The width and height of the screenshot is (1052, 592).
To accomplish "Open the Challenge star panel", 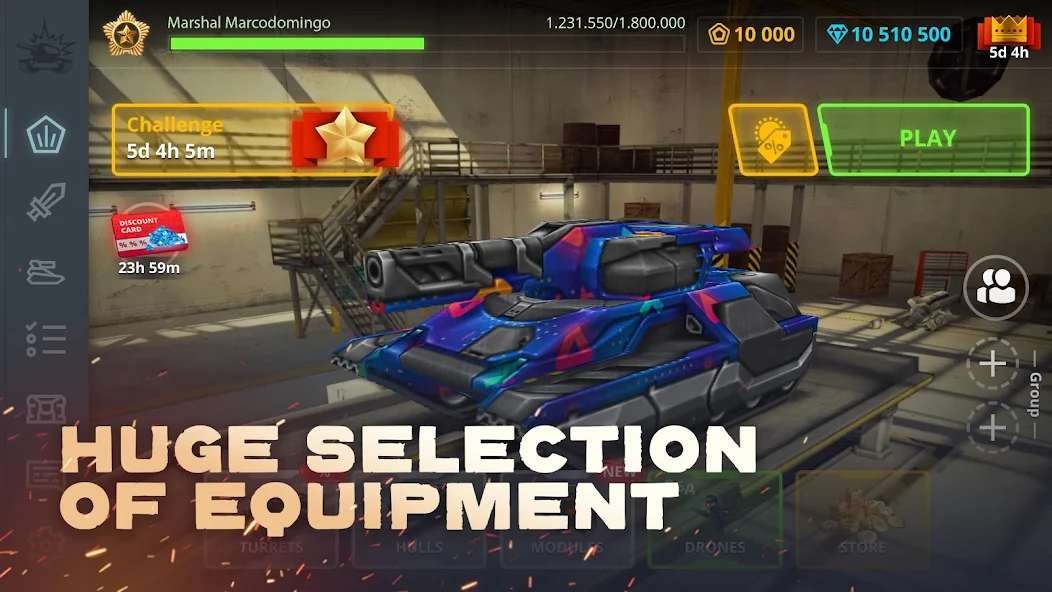I will click(253, 140).
